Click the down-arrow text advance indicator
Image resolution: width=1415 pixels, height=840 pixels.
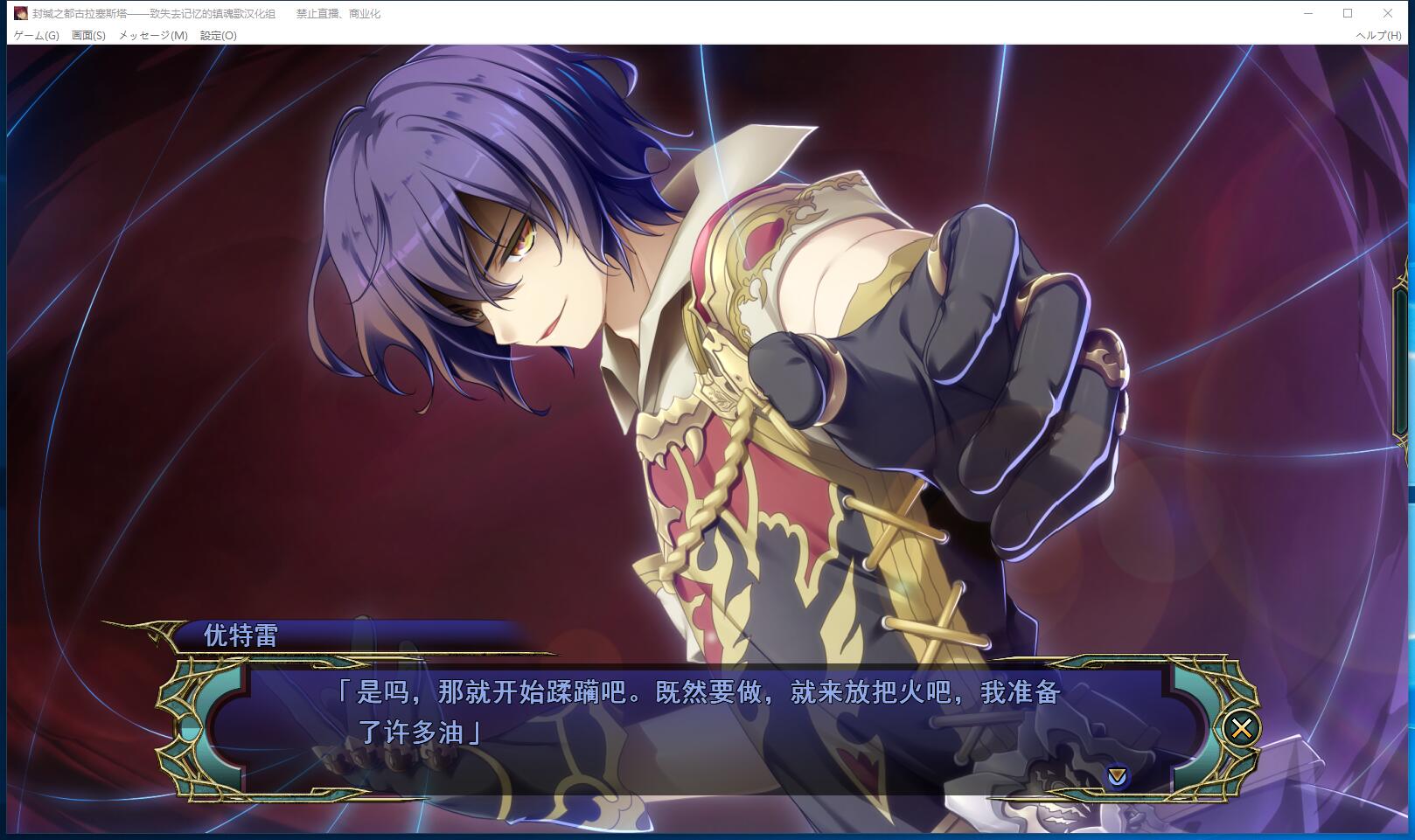click(1117, 774)
